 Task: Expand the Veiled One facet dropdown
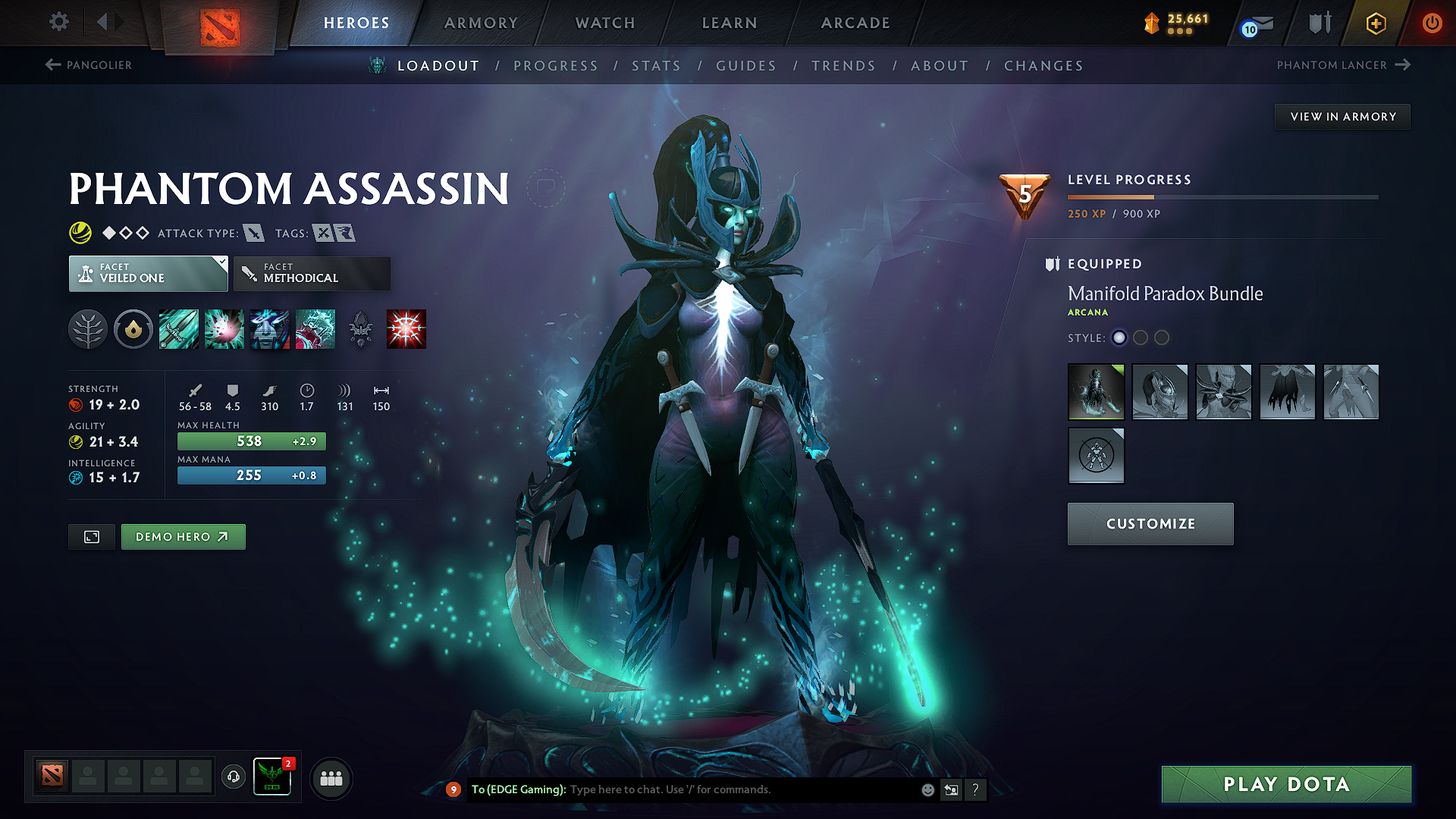pyautogui.click(x=148, y=273)
